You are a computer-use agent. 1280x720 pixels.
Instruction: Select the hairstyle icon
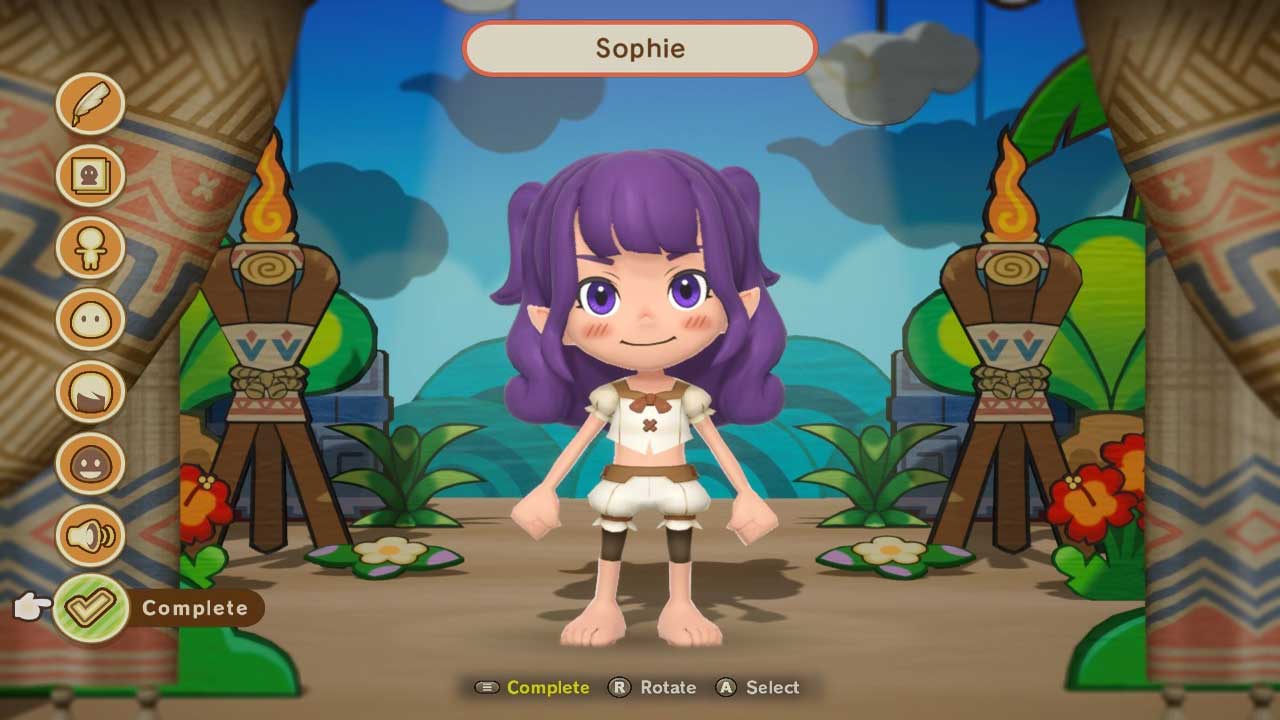90,392
